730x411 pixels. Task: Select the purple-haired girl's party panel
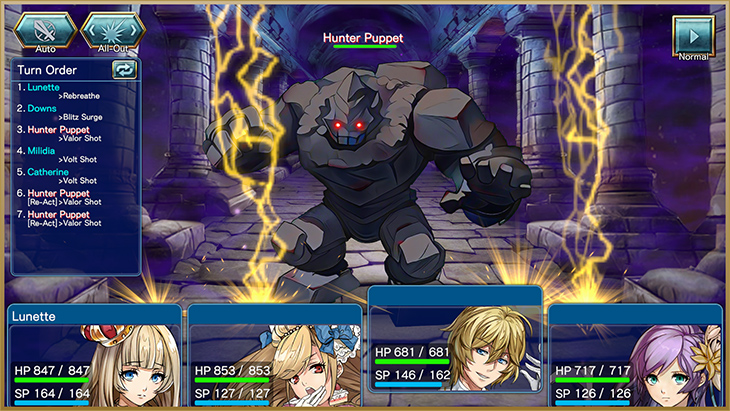[635, 357]
